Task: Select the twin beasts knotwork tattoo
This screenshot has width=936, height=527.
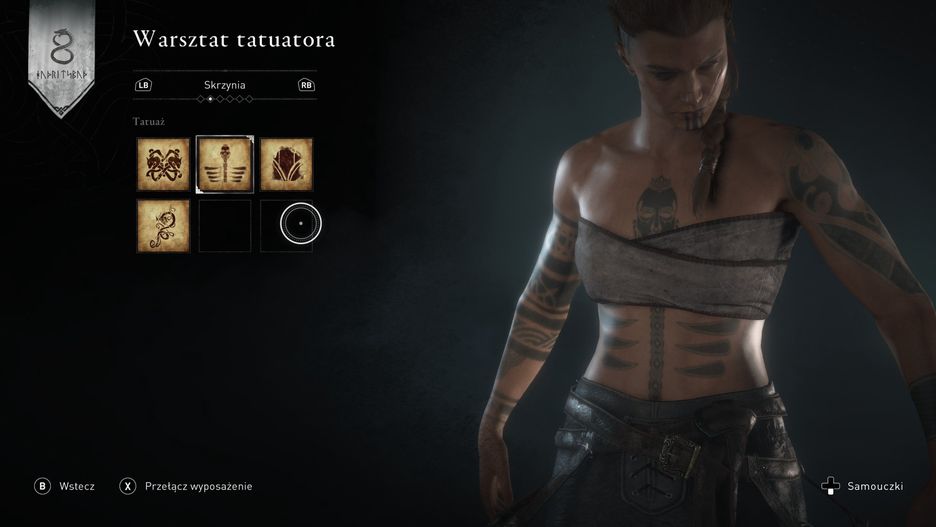Action: pyautogui.click(x=163, y=164)
